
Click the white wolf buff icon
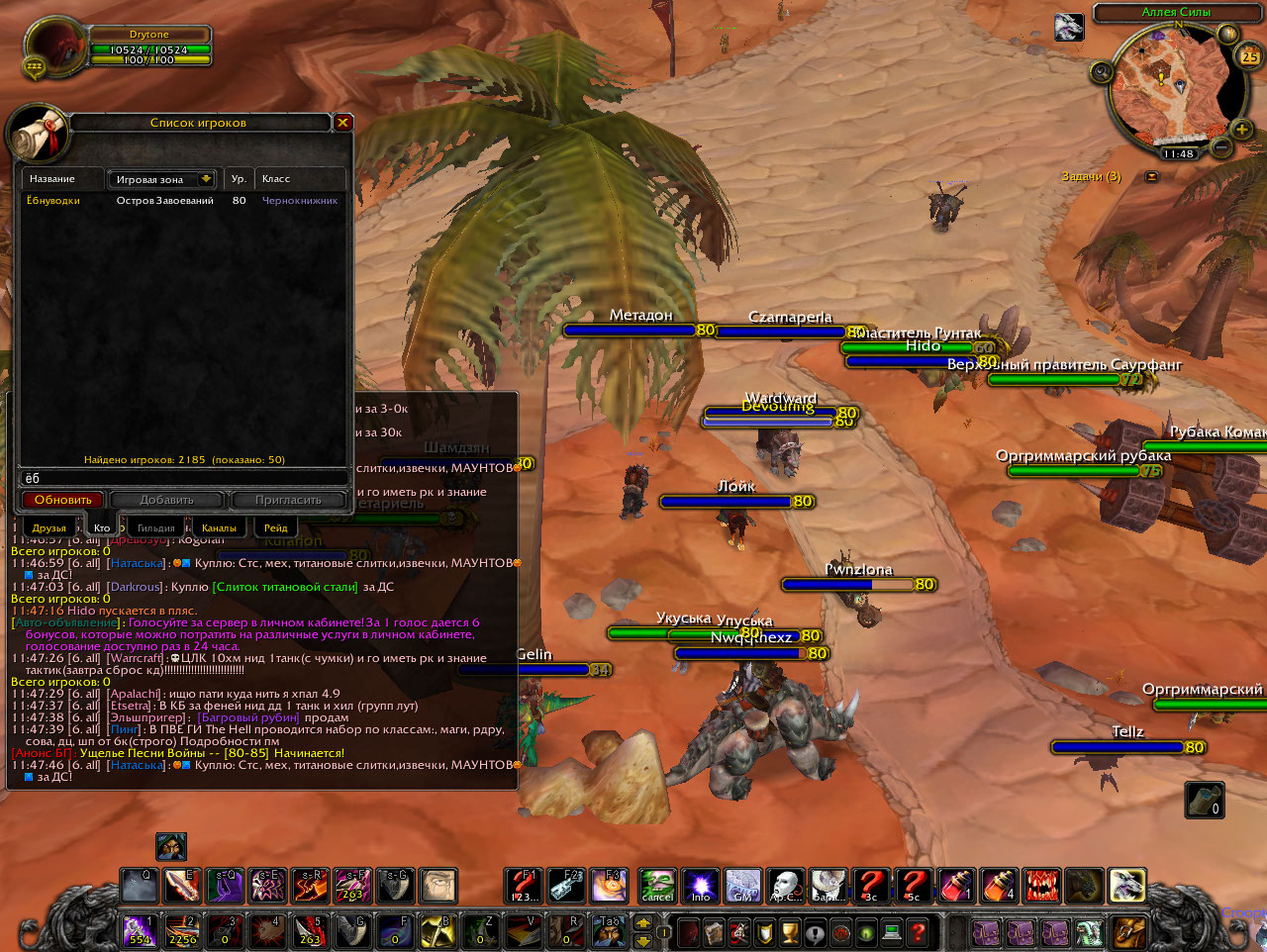pyautogui.click(x=1069, y=27)
